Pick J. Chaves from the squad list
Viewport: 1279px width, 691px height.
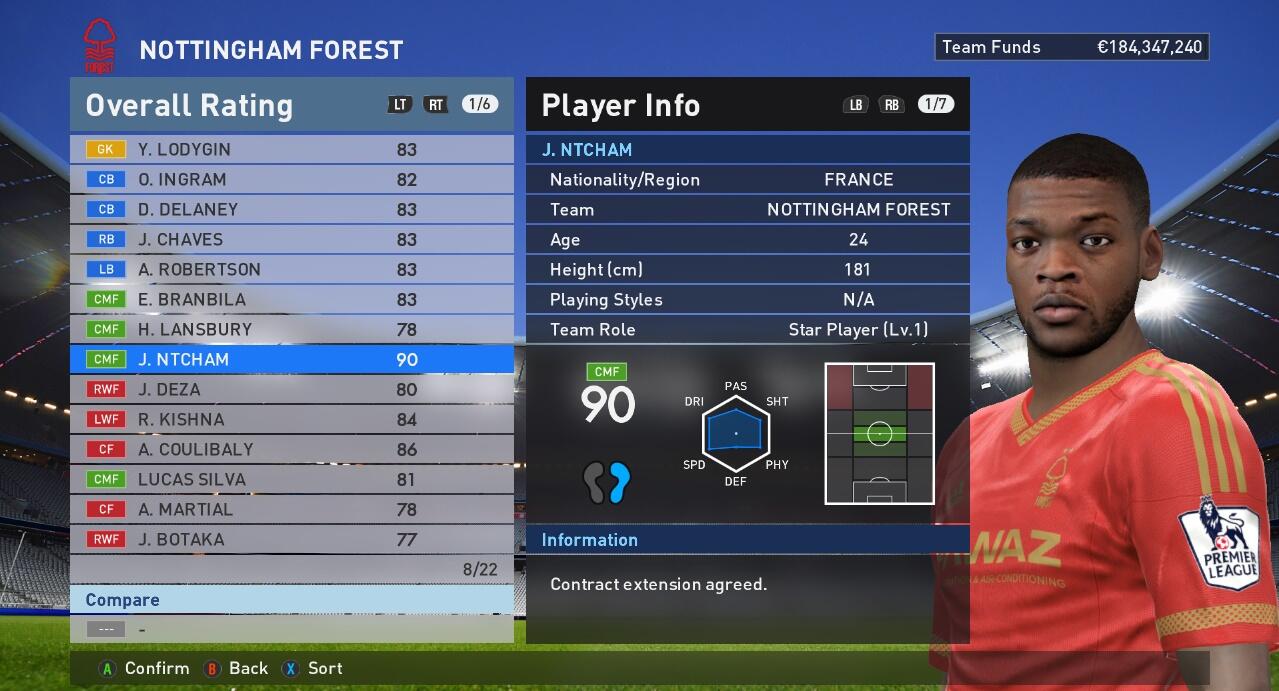[x=290, y=239]
